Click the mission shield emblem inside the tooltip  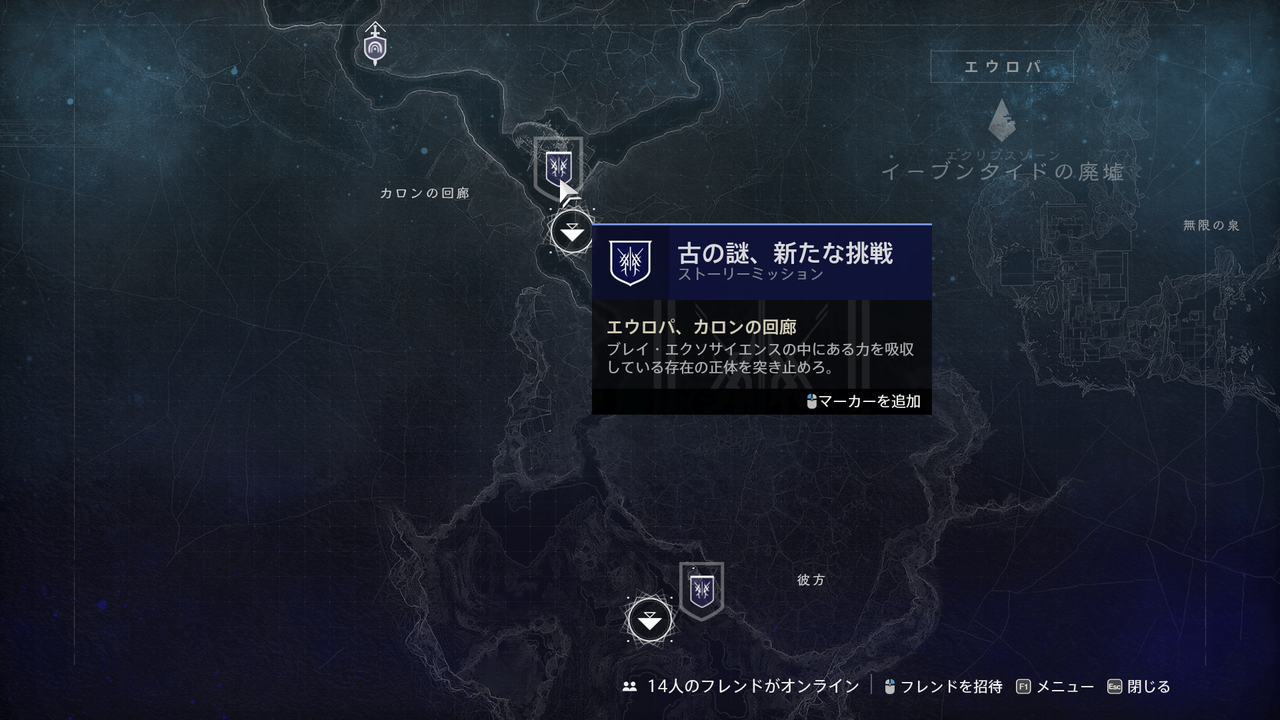(x=628, y=263)
